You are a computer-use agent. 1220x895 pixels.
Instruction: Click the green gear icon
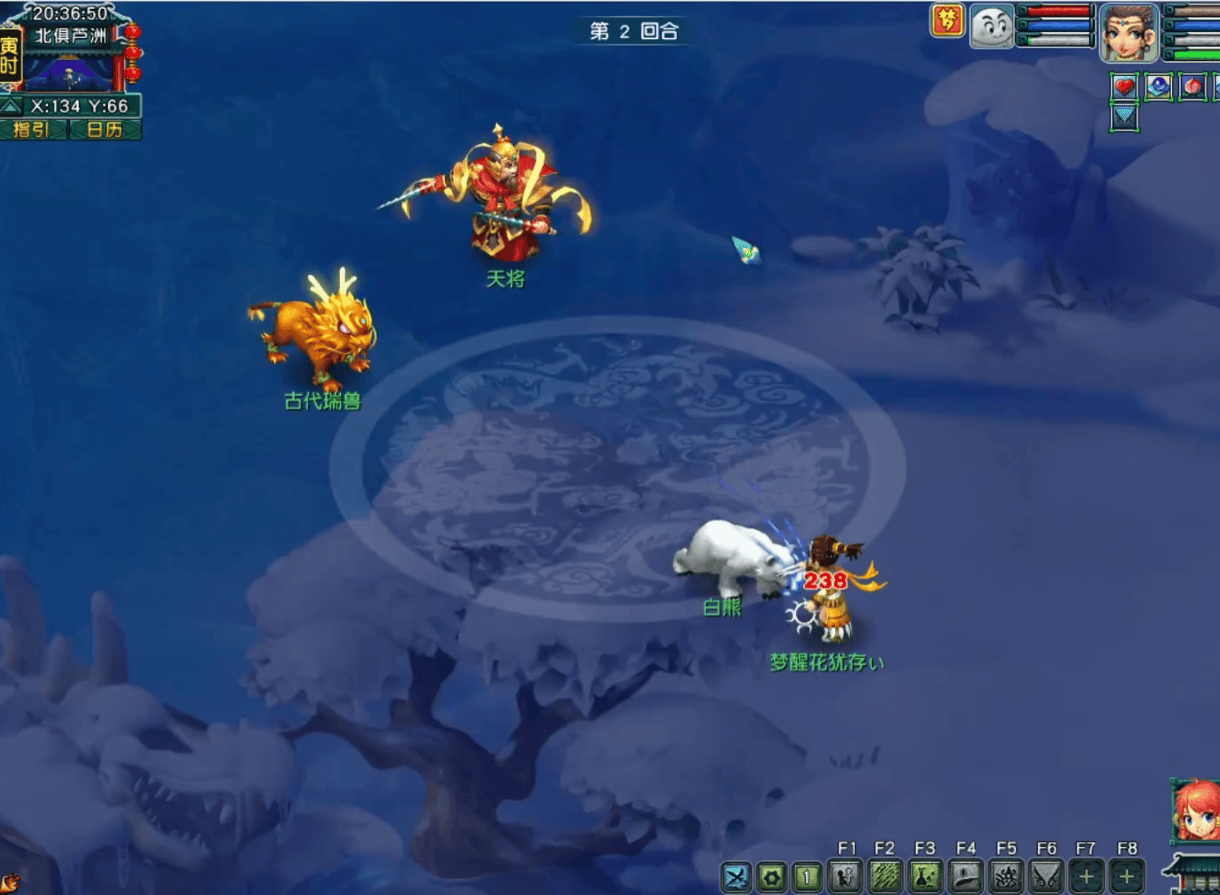coord(771,877)
